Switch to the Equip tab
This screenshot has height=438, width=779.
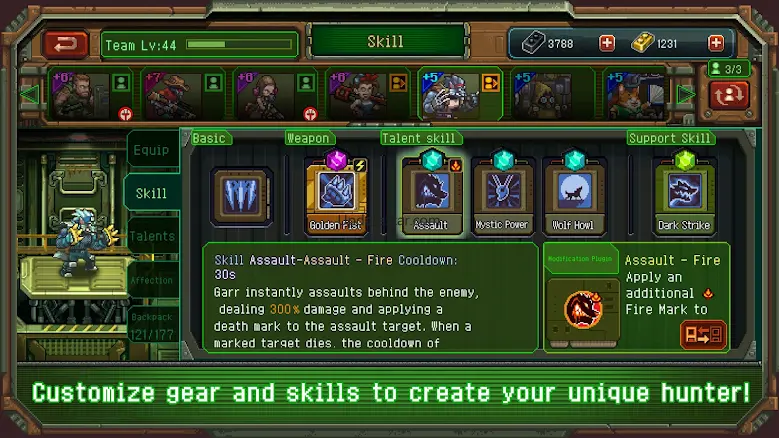152,151
